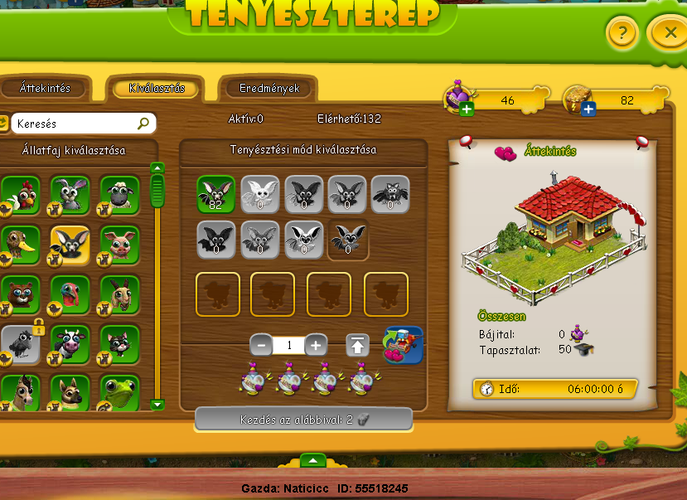Increase the quantity with the plus button
This screenshot has height=500, width=687.
point(316,345)
